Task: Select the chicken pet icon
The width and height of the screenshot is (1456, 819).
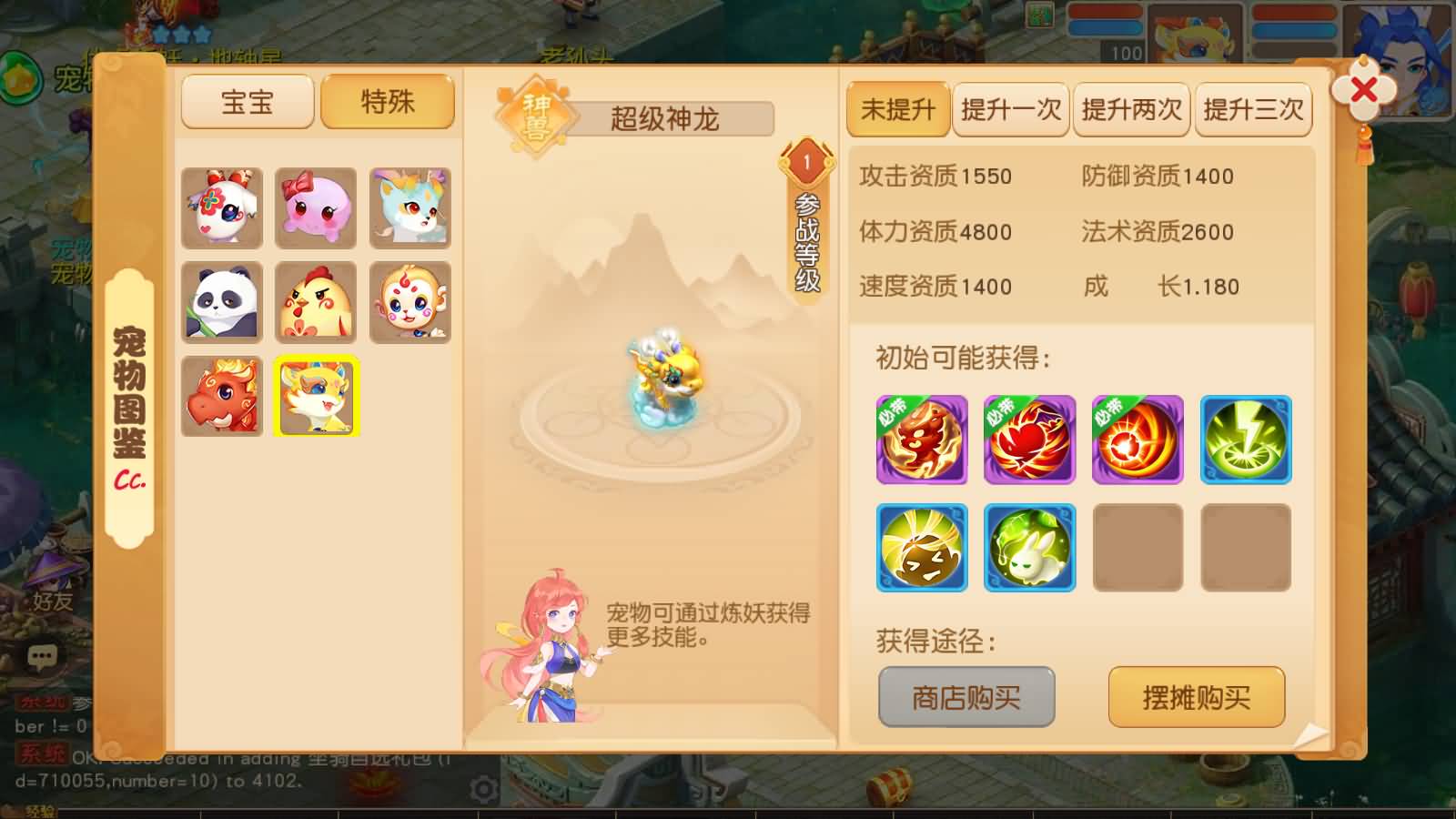Action: click(315, 301)
